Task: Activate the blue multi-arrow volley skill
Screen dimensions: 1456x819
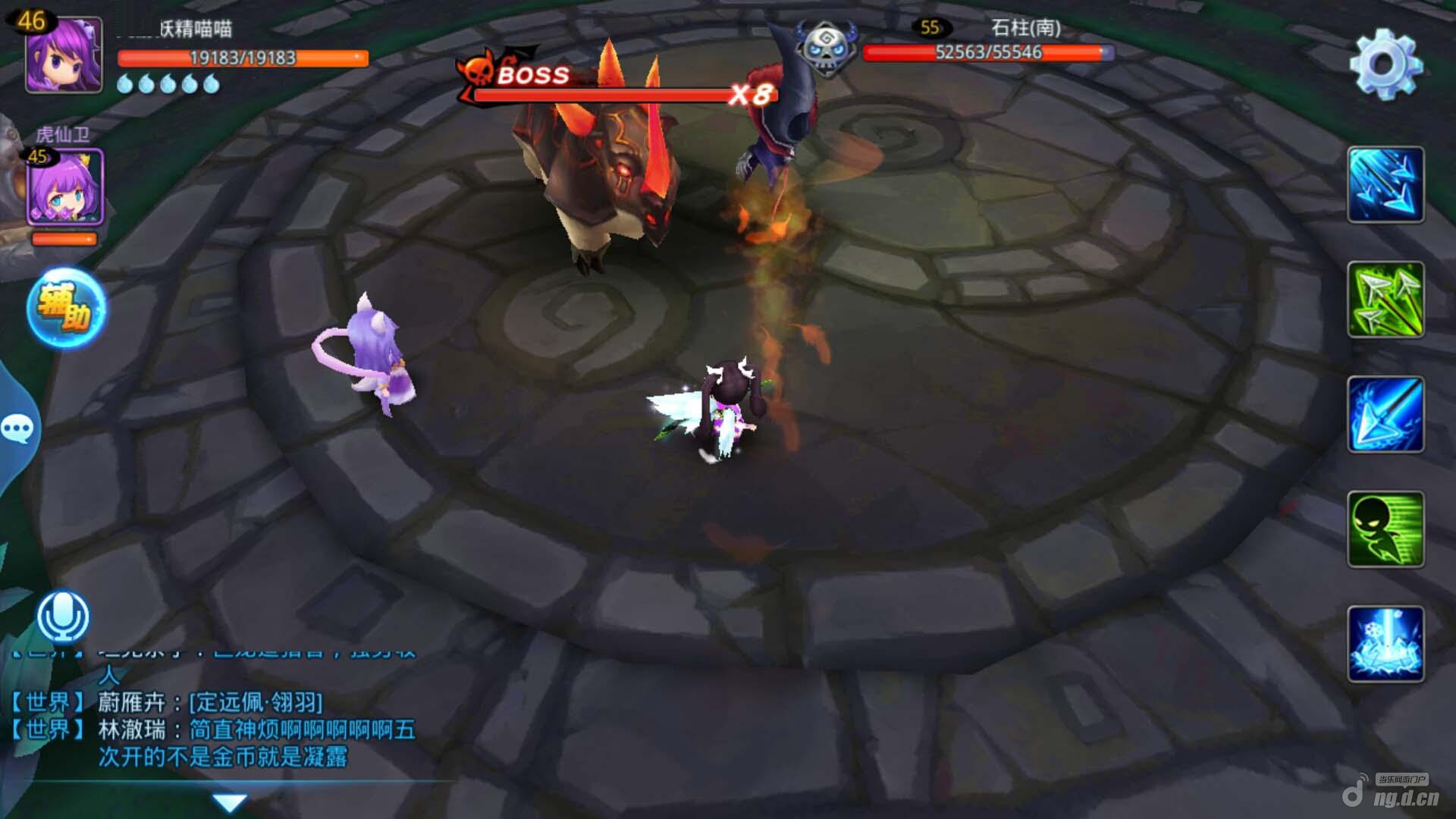Action: 1385,185
